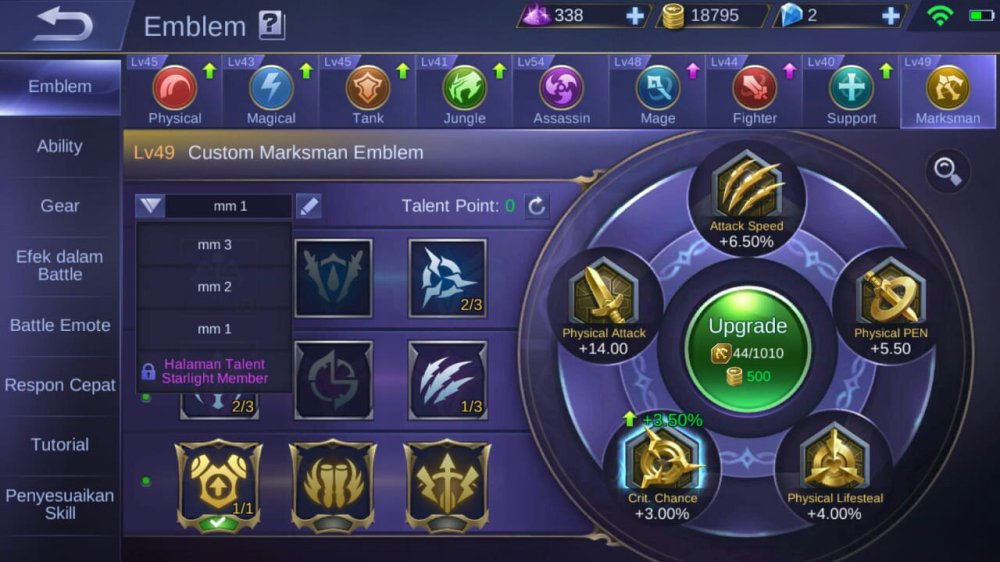Add more diamonds with the plus button
The width and height of the screenshot is (1000, 562).
[635, 15]
